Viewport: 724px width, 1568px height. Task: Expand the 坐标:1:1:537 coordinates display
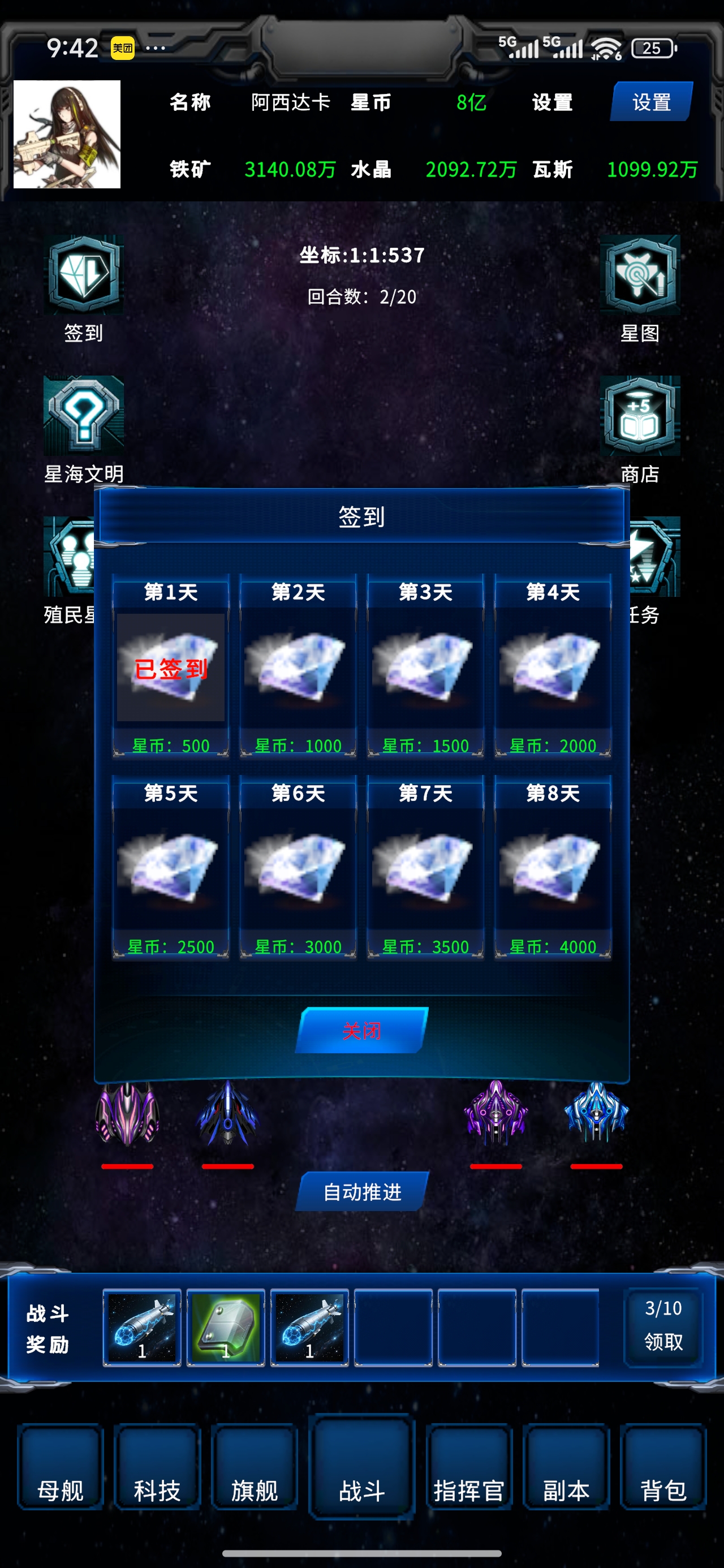pyautogui.click(x=361, y=256)
